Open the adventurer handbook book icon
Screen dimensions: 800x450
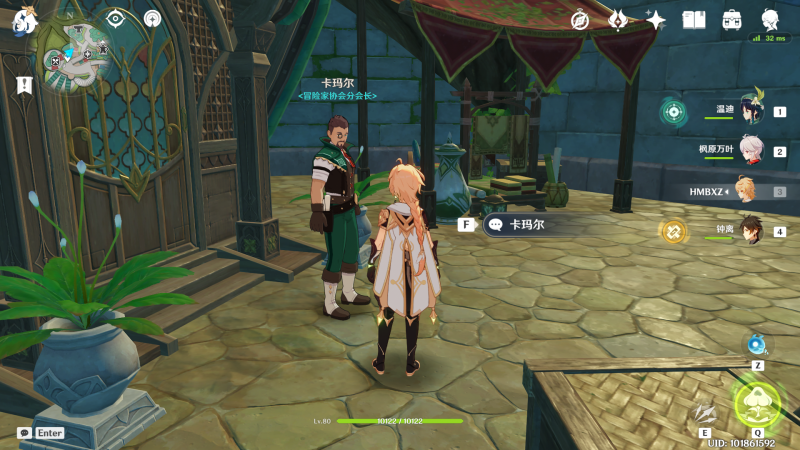click(694, 20)
